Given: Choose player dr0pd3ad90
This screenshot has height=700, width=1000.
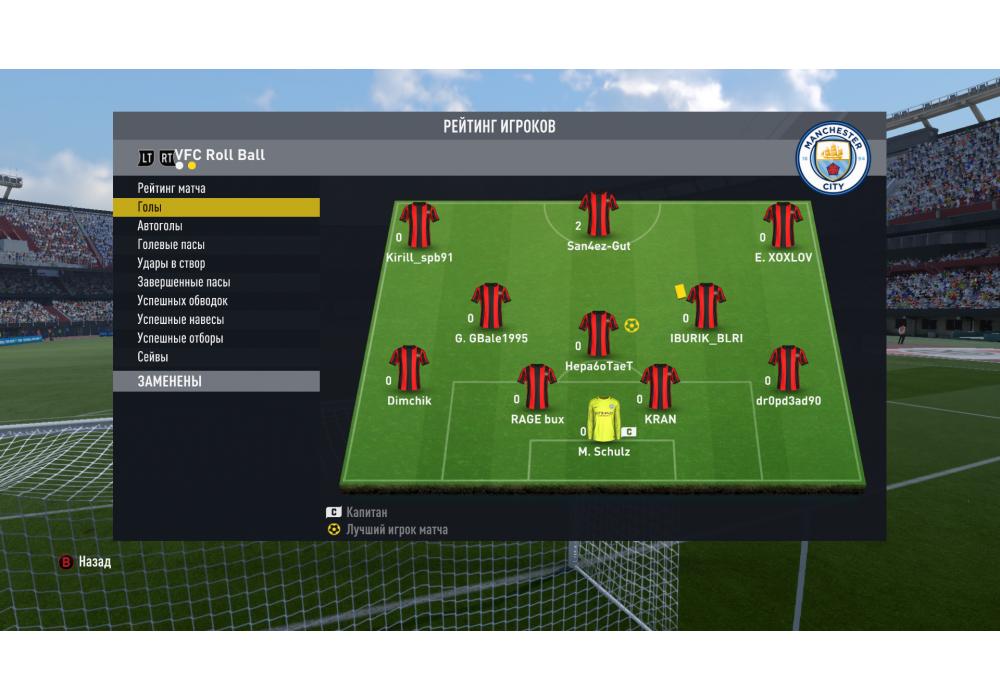Looking at the screenshot, I should pyautogui.click(x=788, y=368).
